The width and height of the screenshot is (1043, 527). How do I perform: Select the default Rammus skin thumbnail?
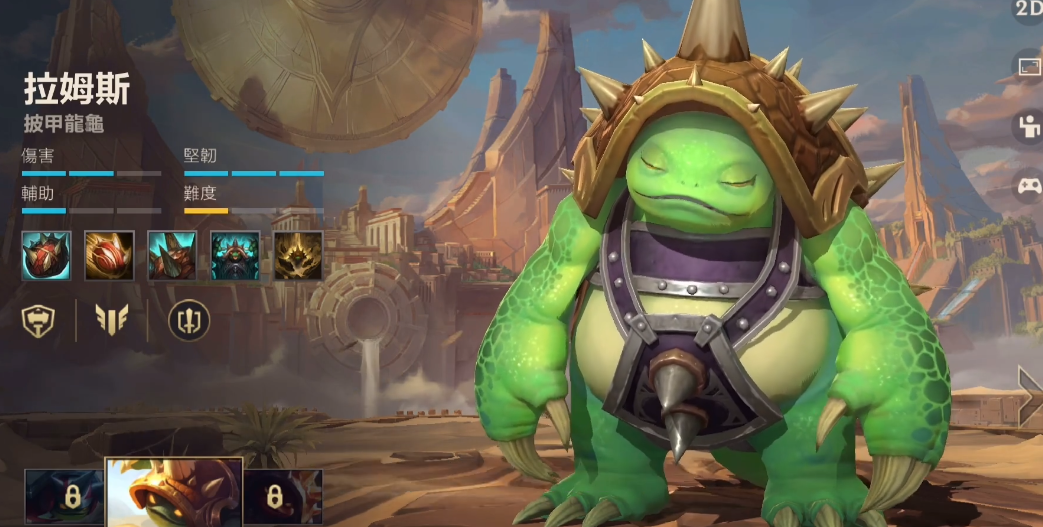coord(174,494)
